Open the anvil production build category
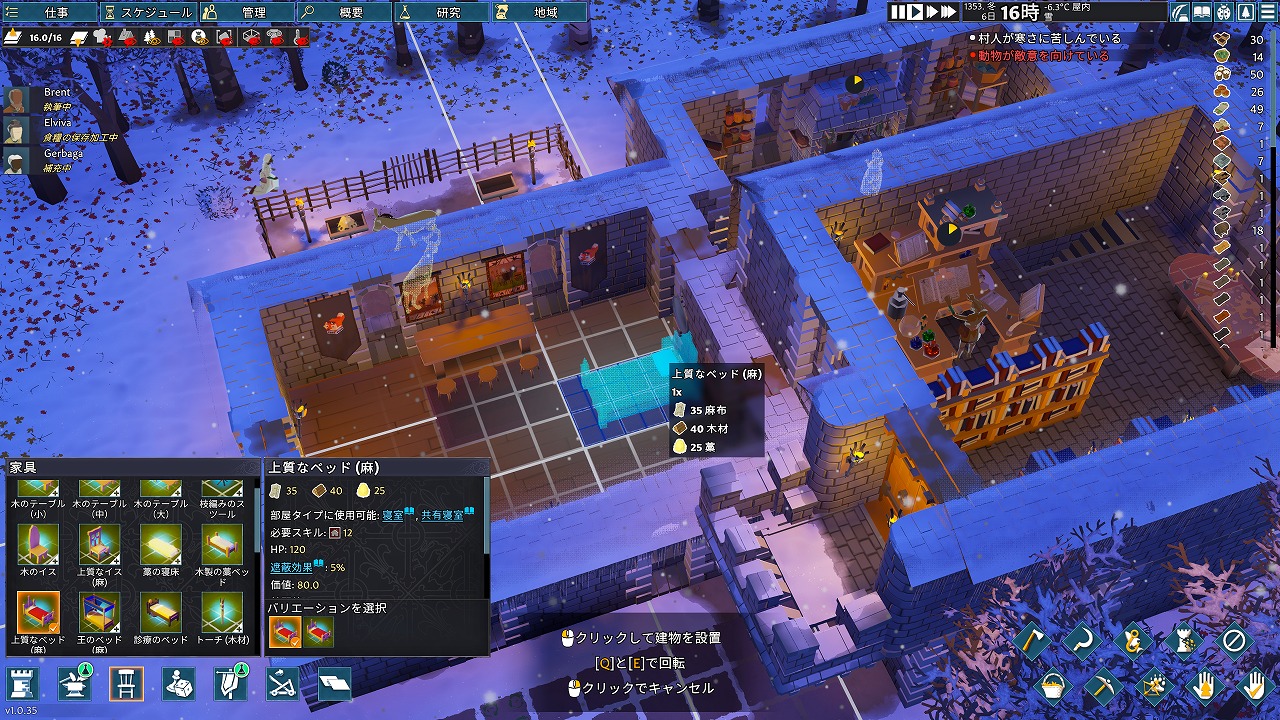The height and width of the screenshot is (720, 1280). [x=74, y=684]
